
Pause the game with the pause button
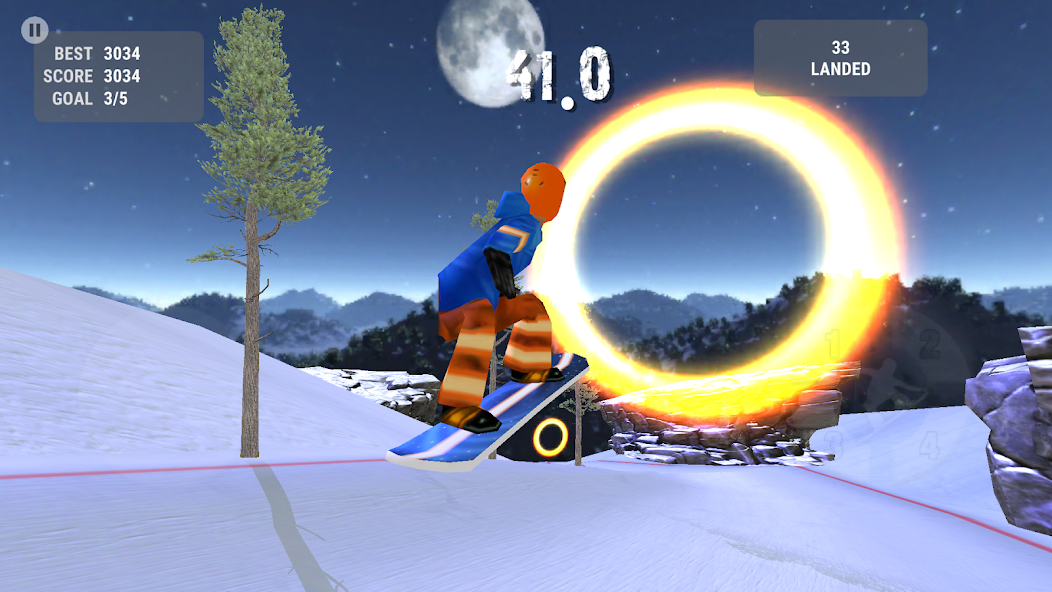click(34, 30)
